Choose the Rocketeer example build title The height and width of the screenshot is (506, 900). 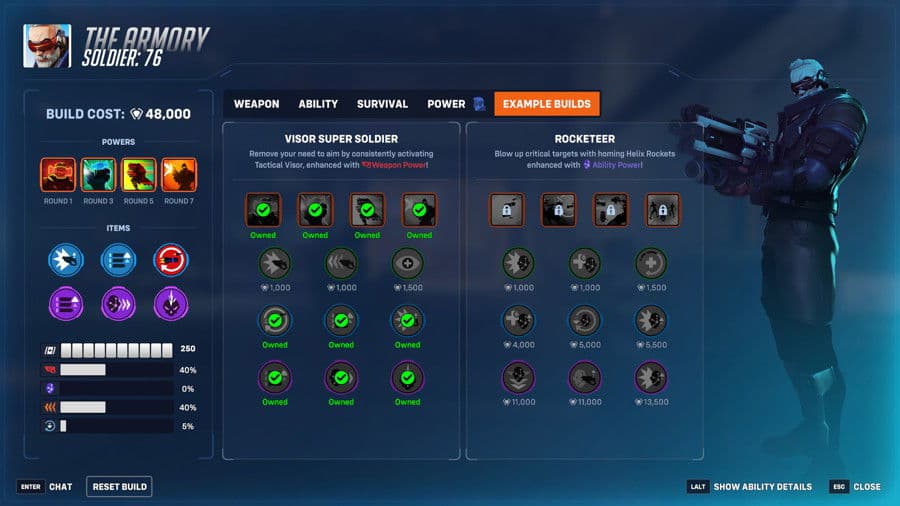pos(584,138)
